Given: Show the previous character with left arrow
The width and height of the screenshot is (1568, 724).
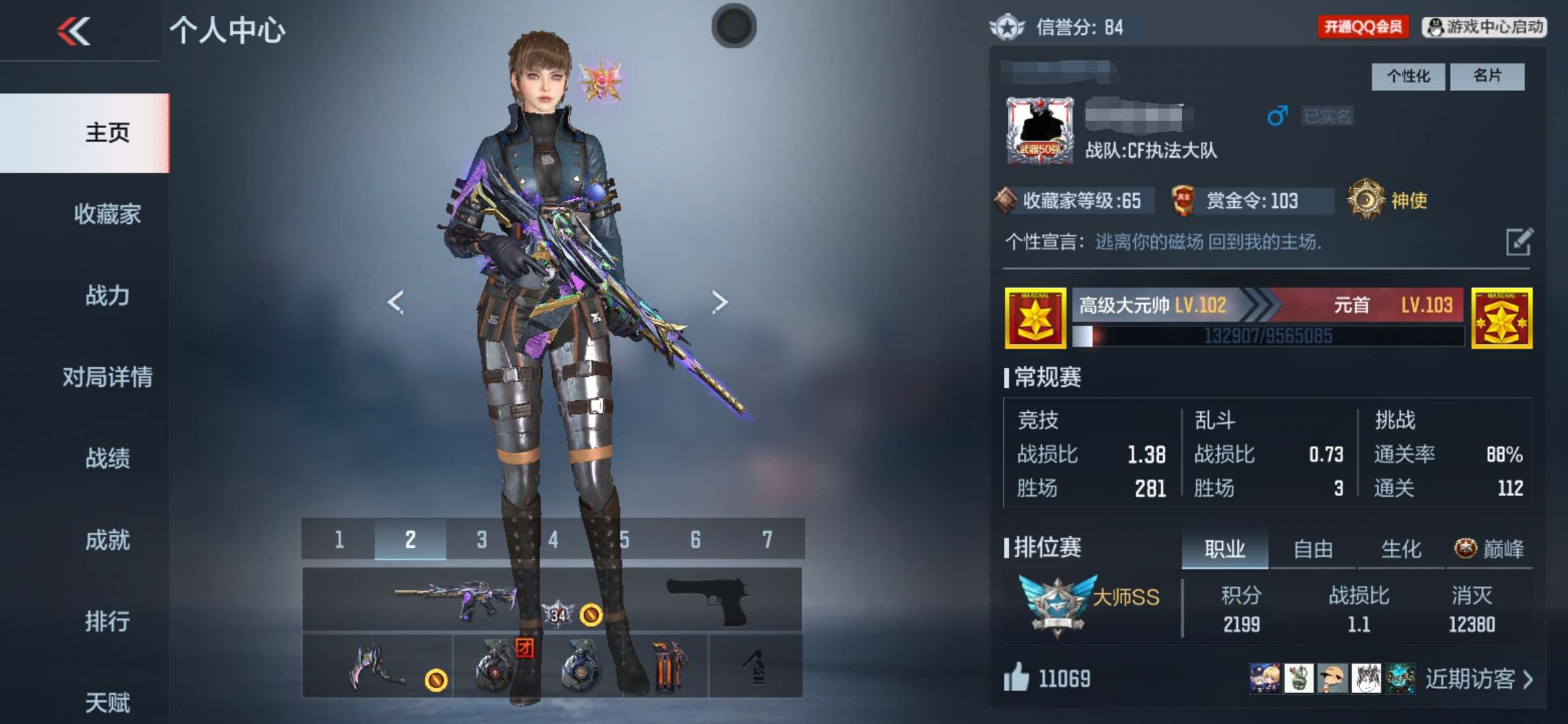Looking at the screenshot, I should pos(395,302).
